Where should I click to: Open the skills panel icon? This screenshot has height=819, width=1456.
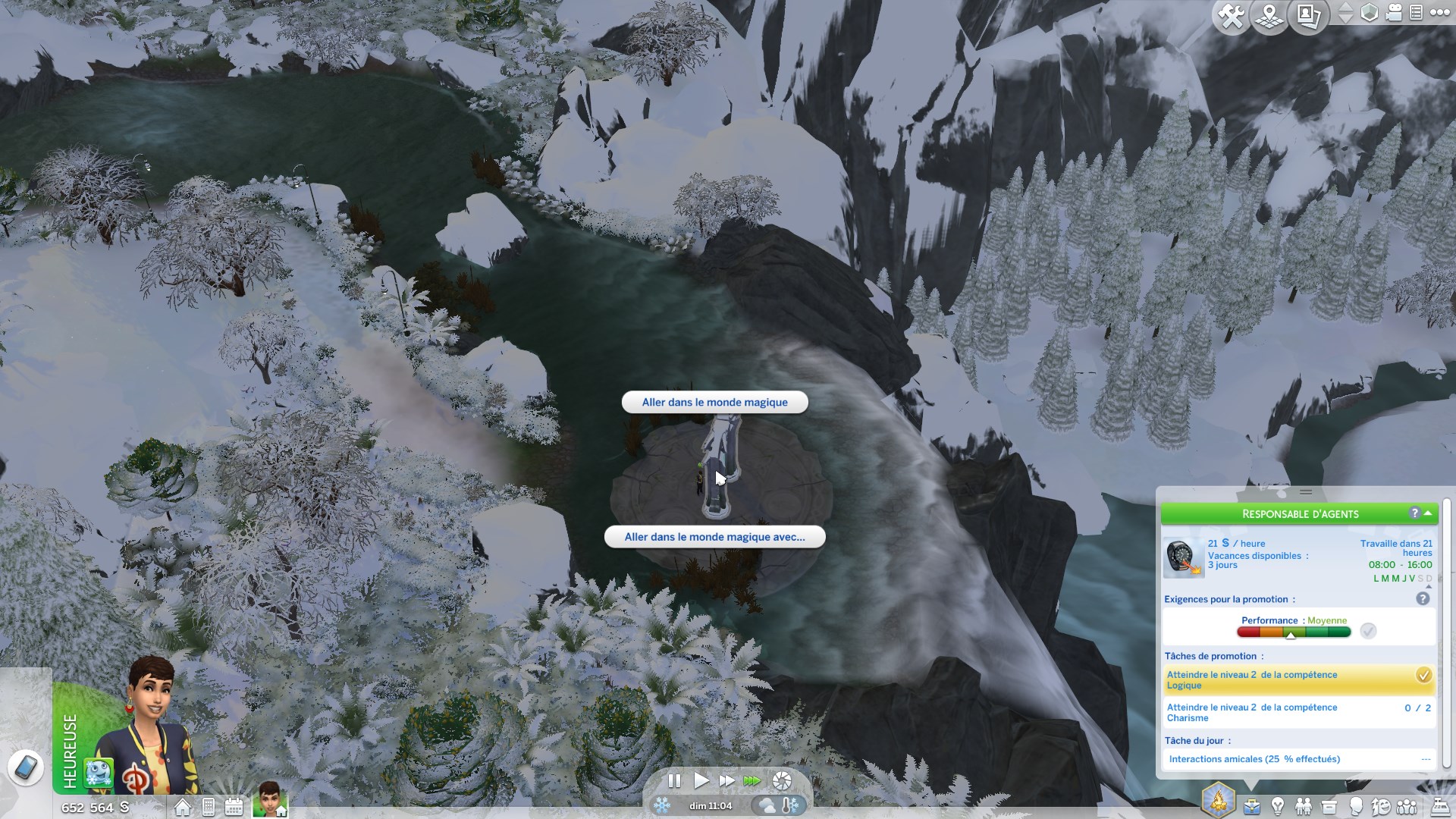coord(1383,806)
